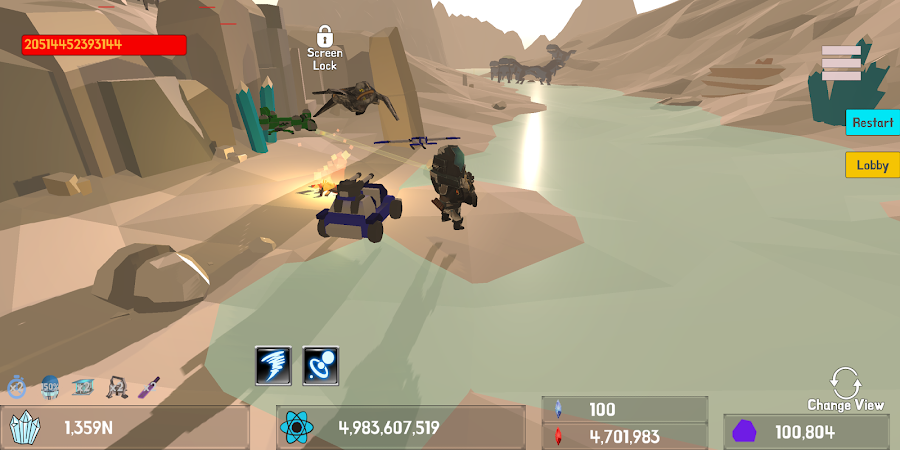Activate the tornado ability
This screenshot has height=450, width=900.
point(273,365)
